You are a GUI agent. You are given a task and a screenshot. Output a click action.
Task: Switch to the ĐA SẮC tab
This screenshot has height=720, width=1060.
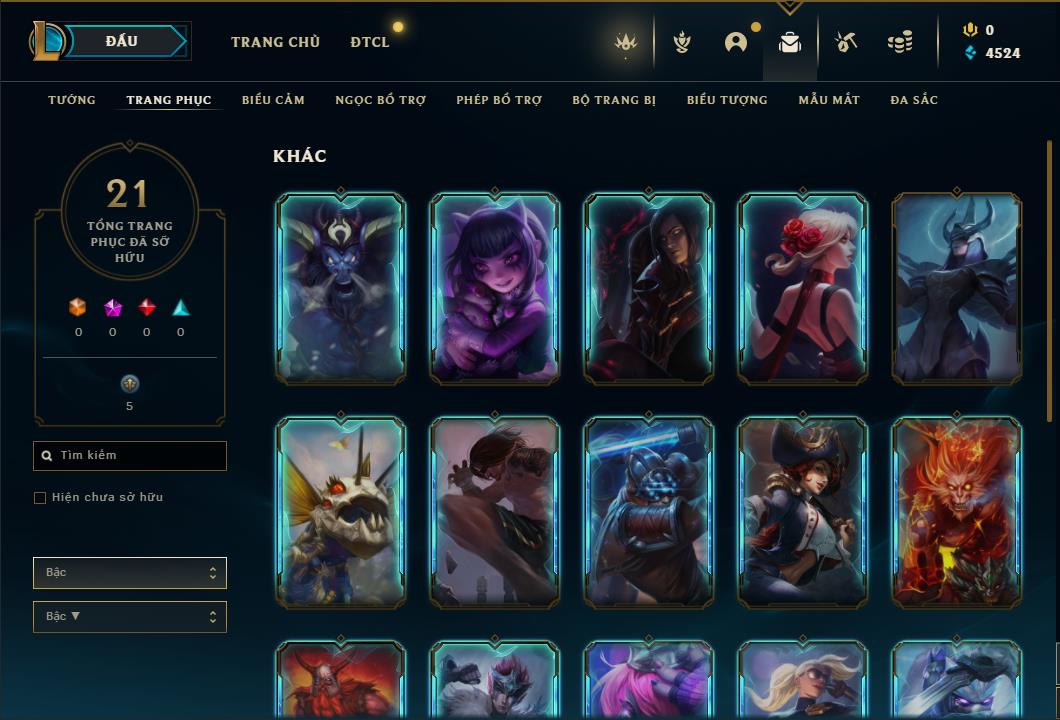coord(914,100)
